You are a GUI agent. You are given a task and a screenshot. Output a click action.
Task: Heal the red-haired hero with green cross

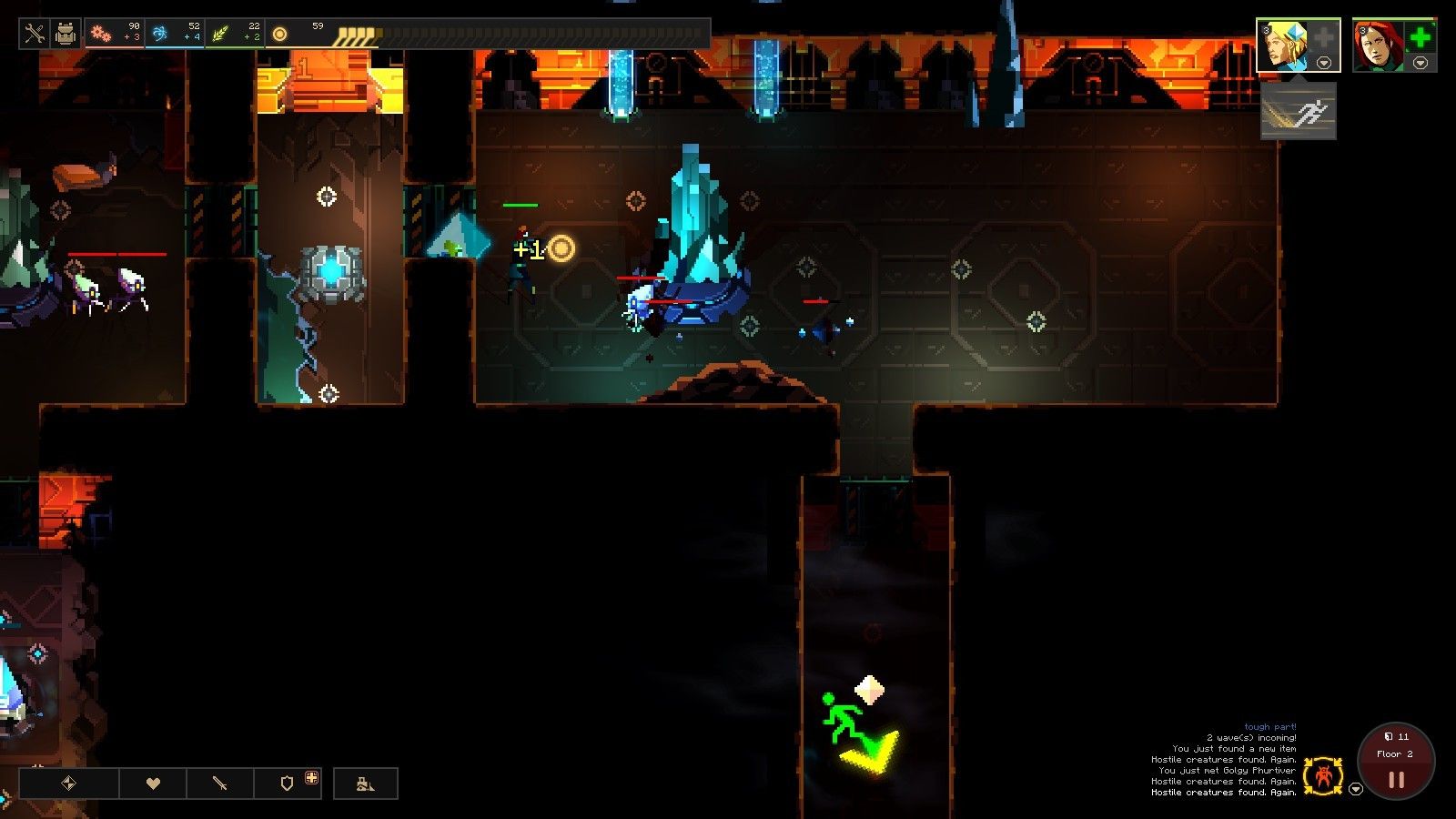point(1419,38)
